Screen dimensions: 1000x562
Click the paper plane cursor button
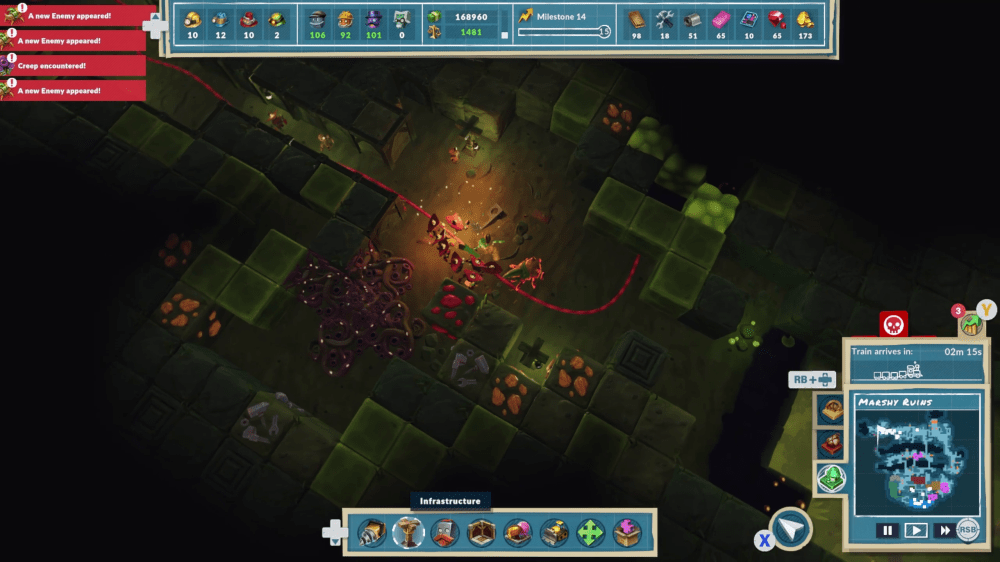click(790, 529)
